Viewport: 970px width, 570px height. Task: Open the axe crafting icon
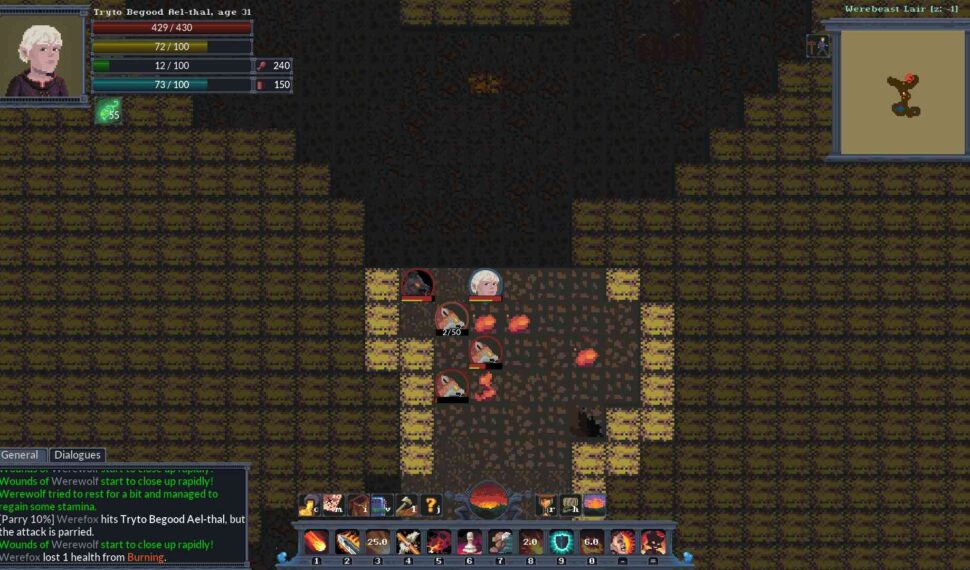407,505
